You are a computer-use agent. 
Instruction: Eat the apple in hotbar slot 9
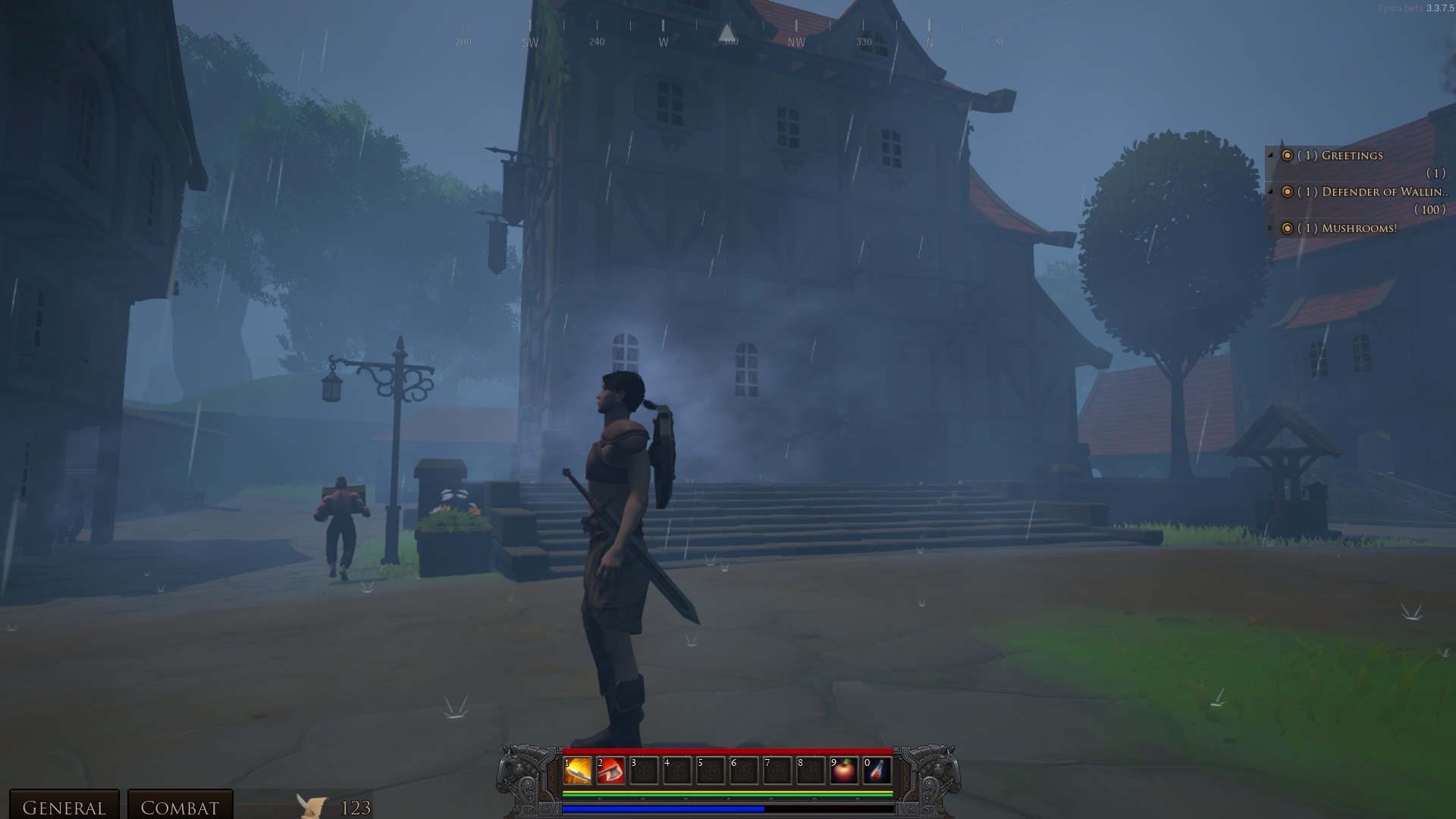pos(843,771)
